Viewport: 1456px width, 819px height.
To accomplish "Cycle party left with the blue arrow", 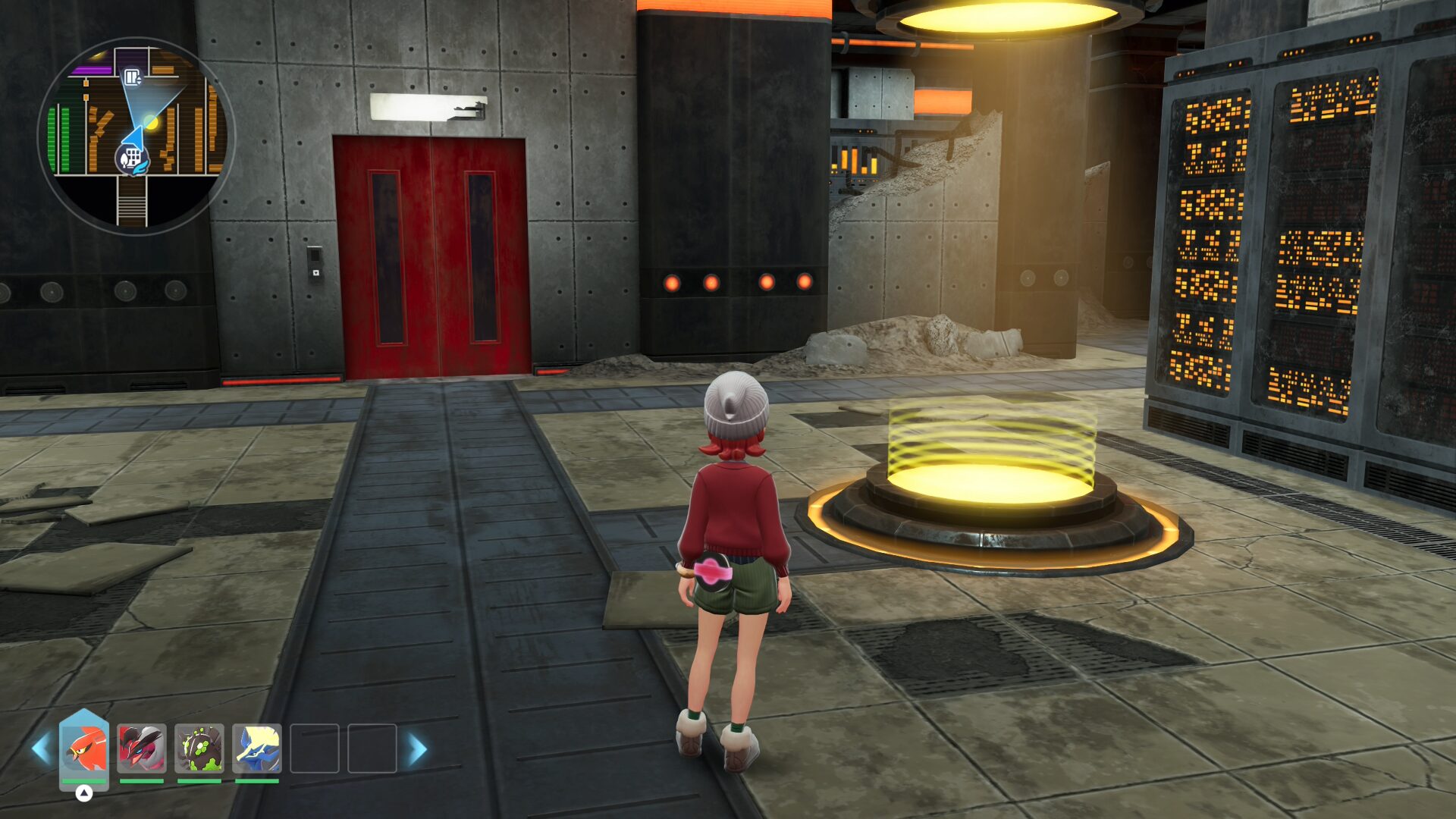I will click(40, 749).
